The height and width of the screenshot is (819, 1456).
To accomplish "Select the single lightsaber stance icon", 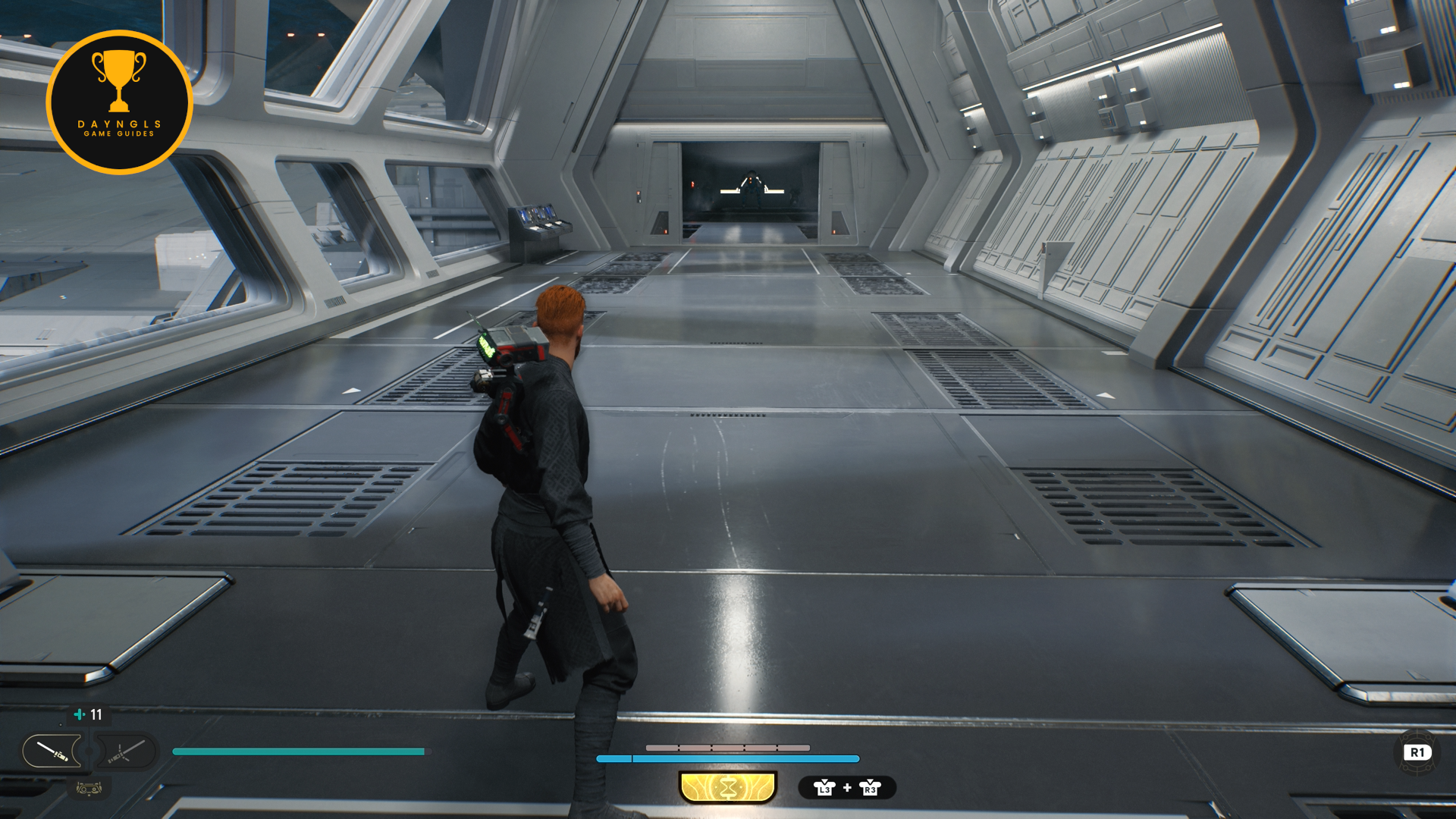I will point(52,752).
